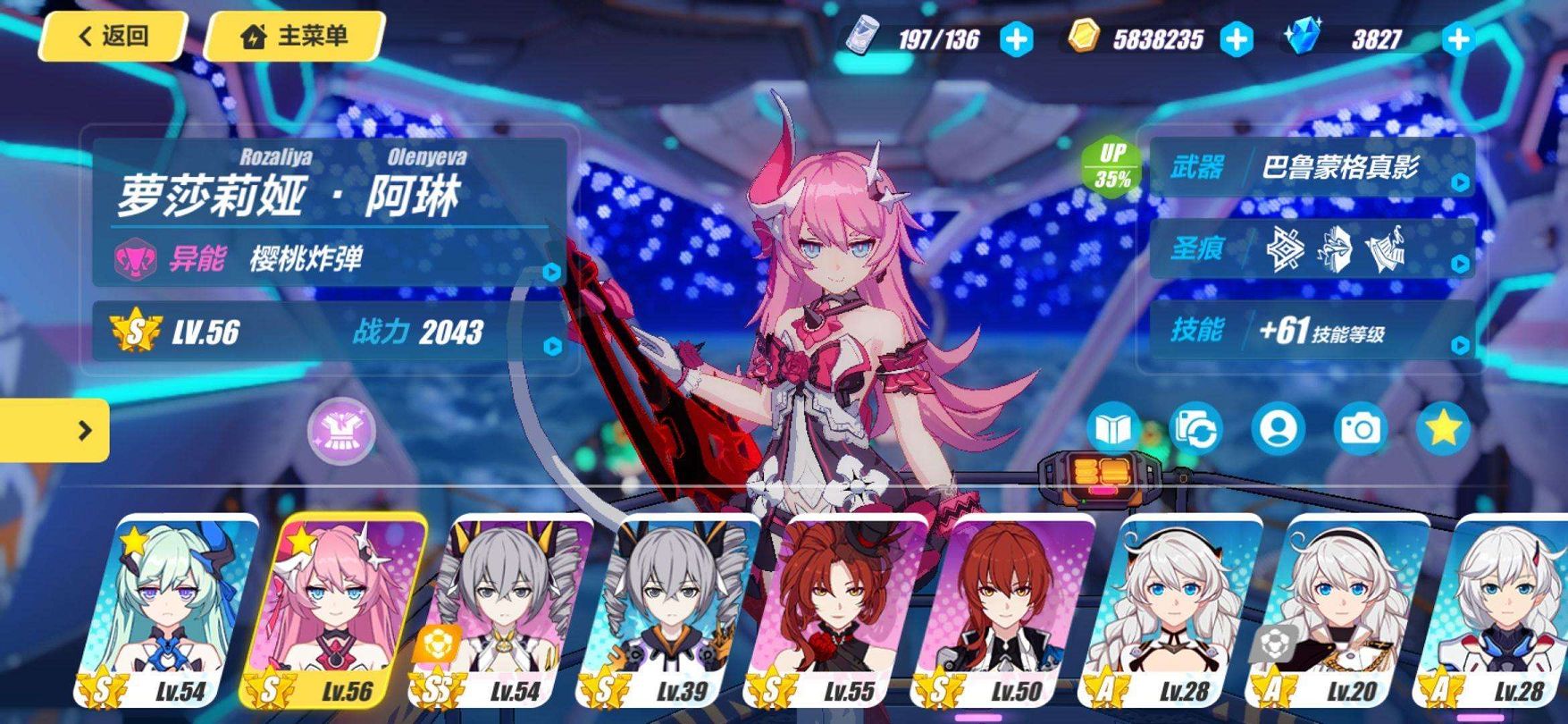
Task: Open the 主菜单 main menu
Action: tap(295, 37)
